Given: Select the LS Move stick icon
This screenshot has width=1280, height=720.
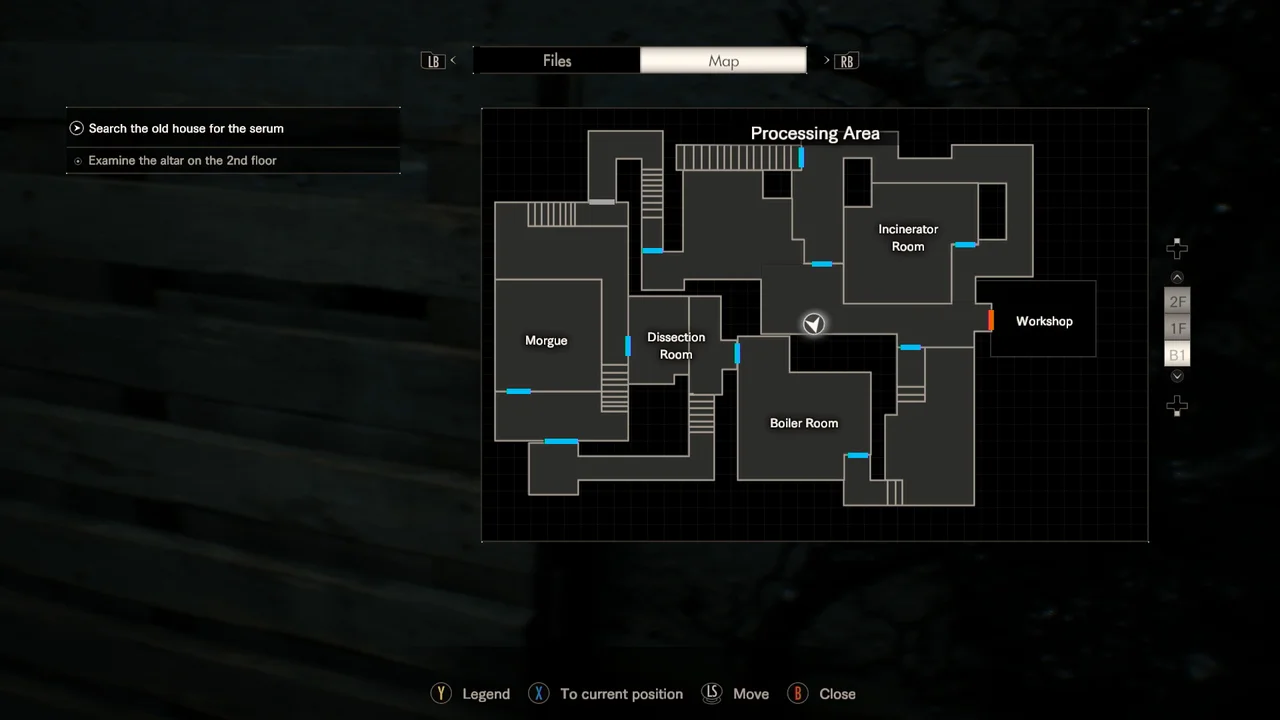Looking at the screenshot, I should tap(711, 693).
